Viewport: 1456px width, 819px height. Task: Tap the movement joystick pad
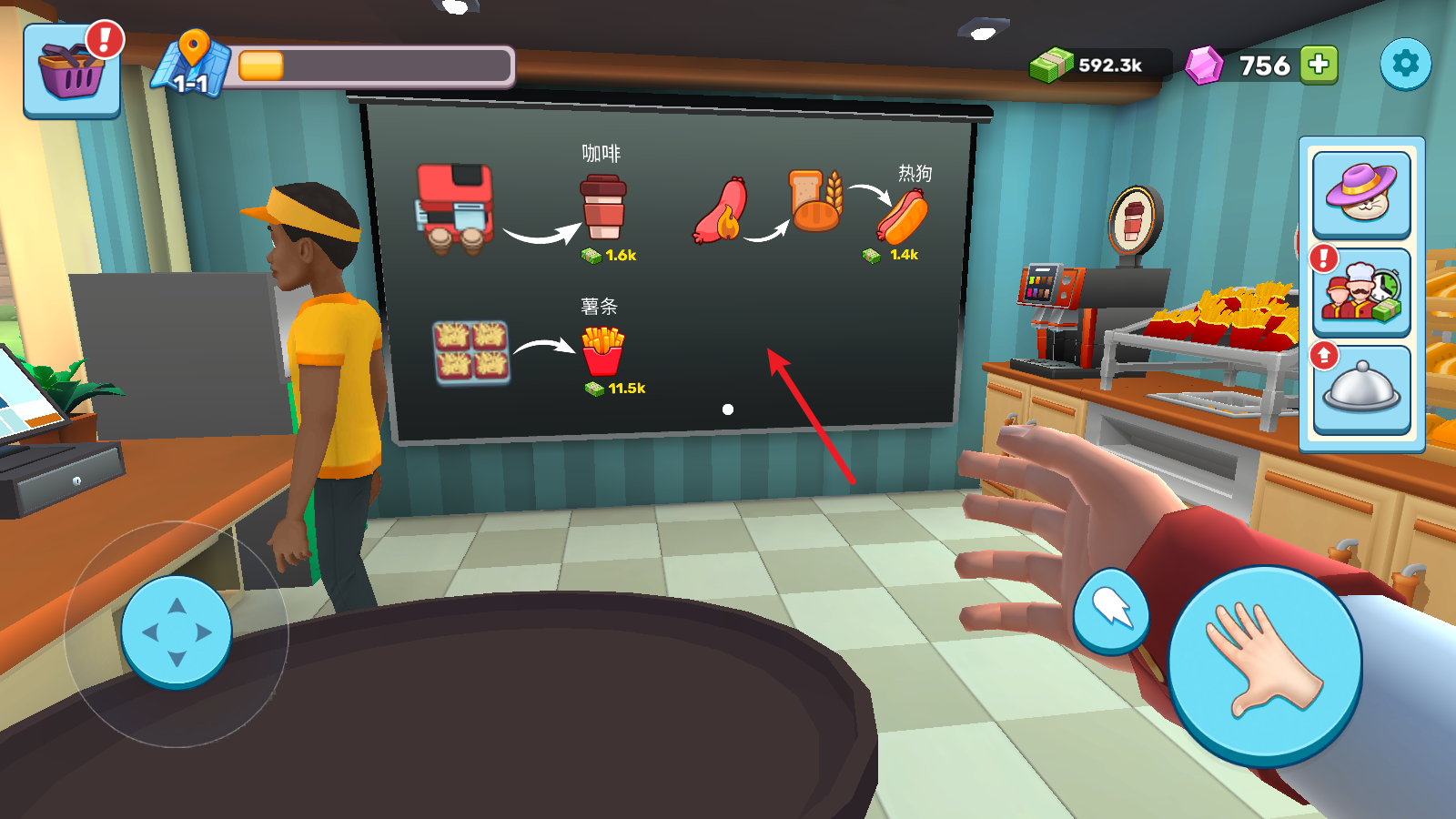tap(177, 632)
